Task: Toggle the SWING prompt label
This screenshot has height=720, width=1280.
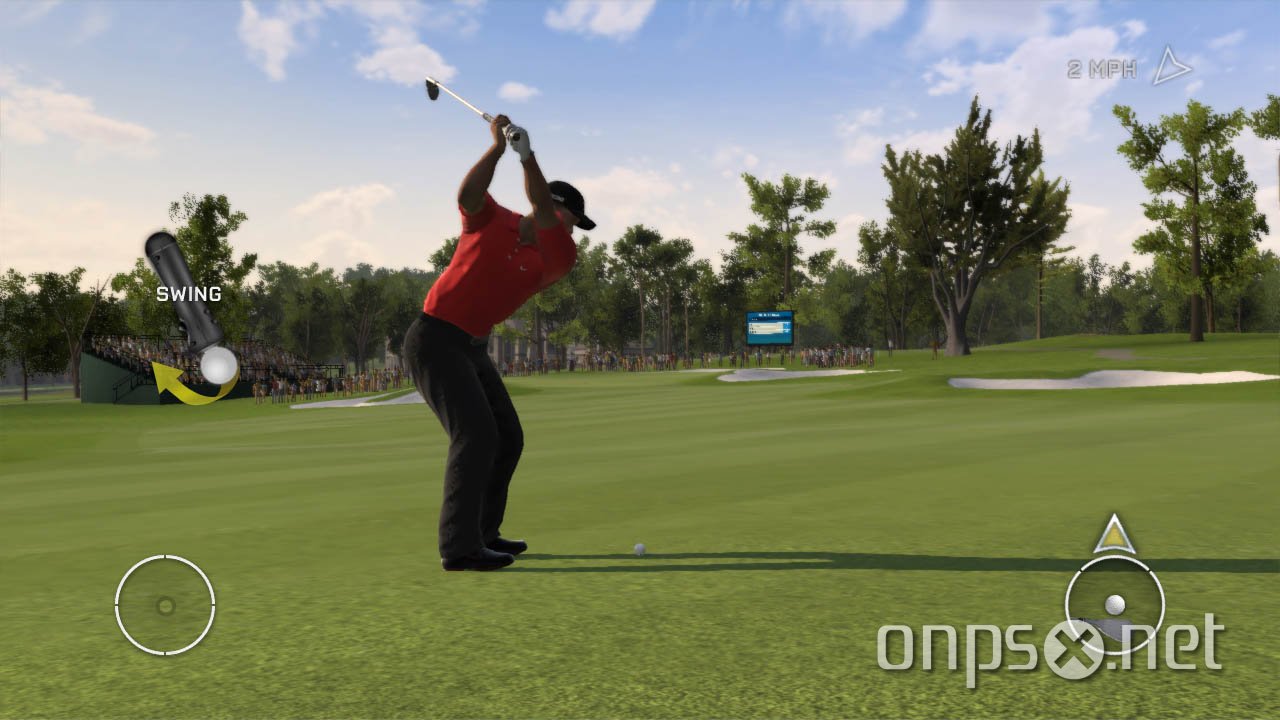Action: point(188,294)
